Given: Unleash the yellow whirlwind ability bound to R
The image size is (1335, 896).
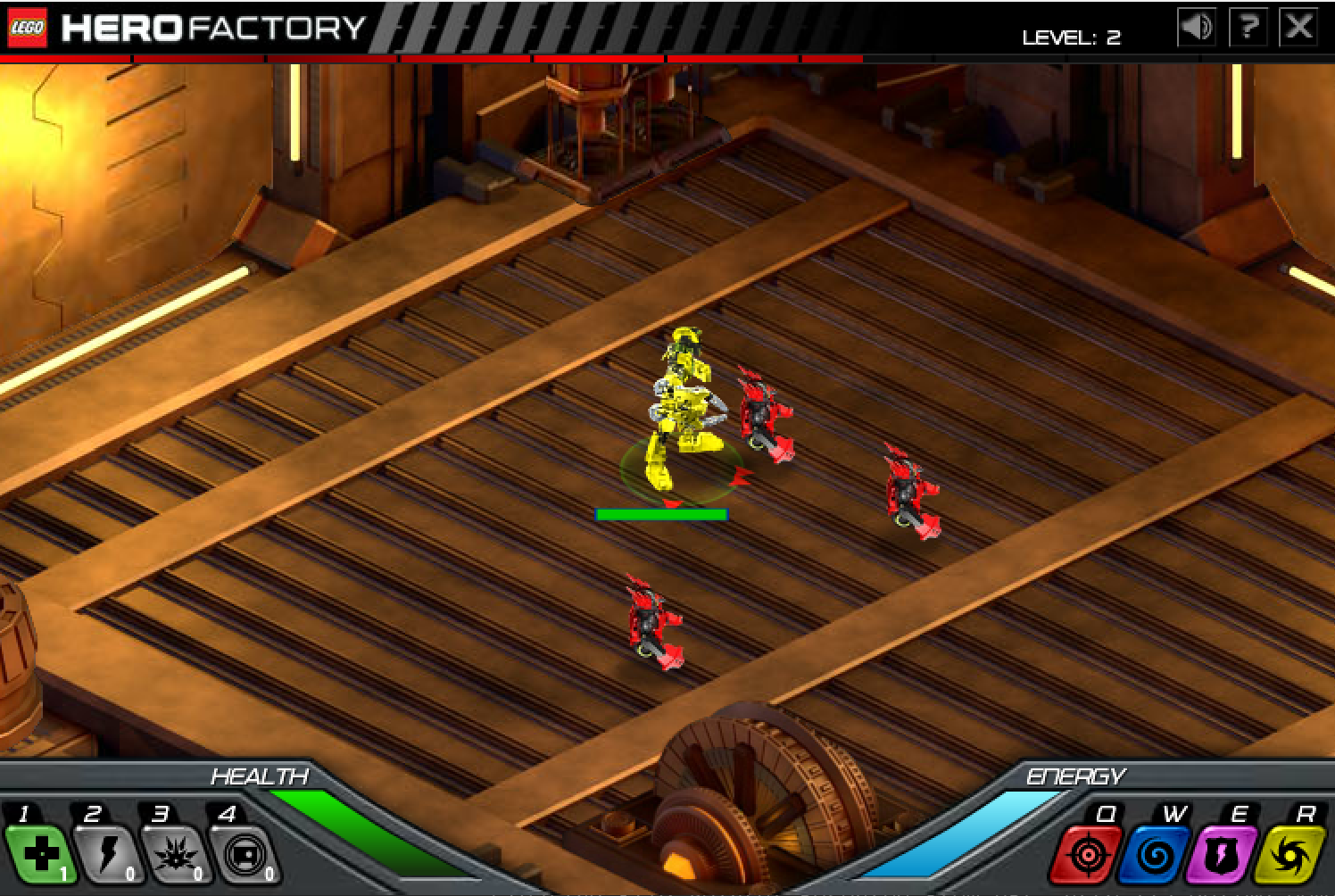Looking at the screenshot, I should pos(1288,854).
